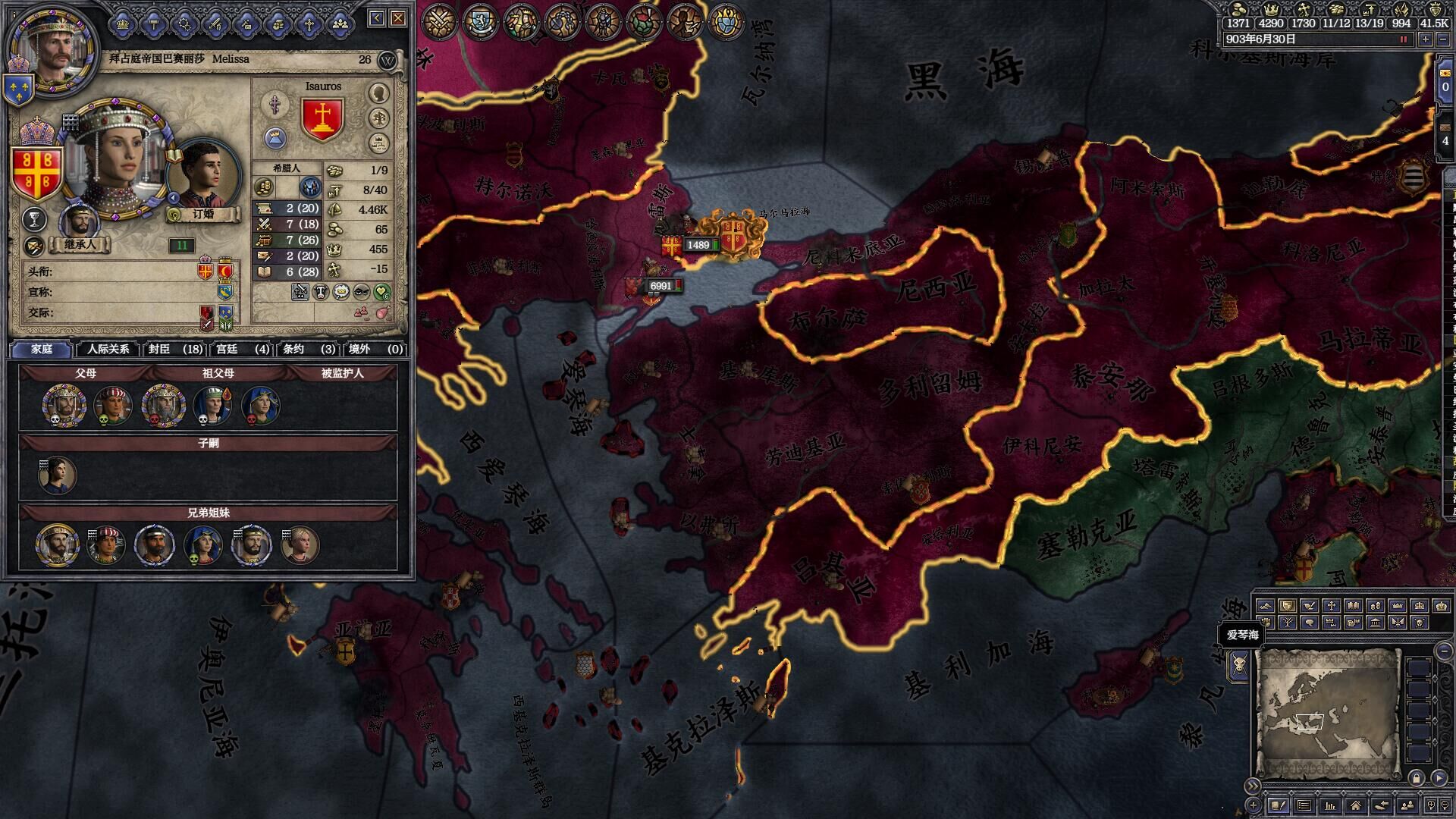View the 继承人 heir portrait
This screenshot has height=819, width=1456.
[x=79, y=221]
